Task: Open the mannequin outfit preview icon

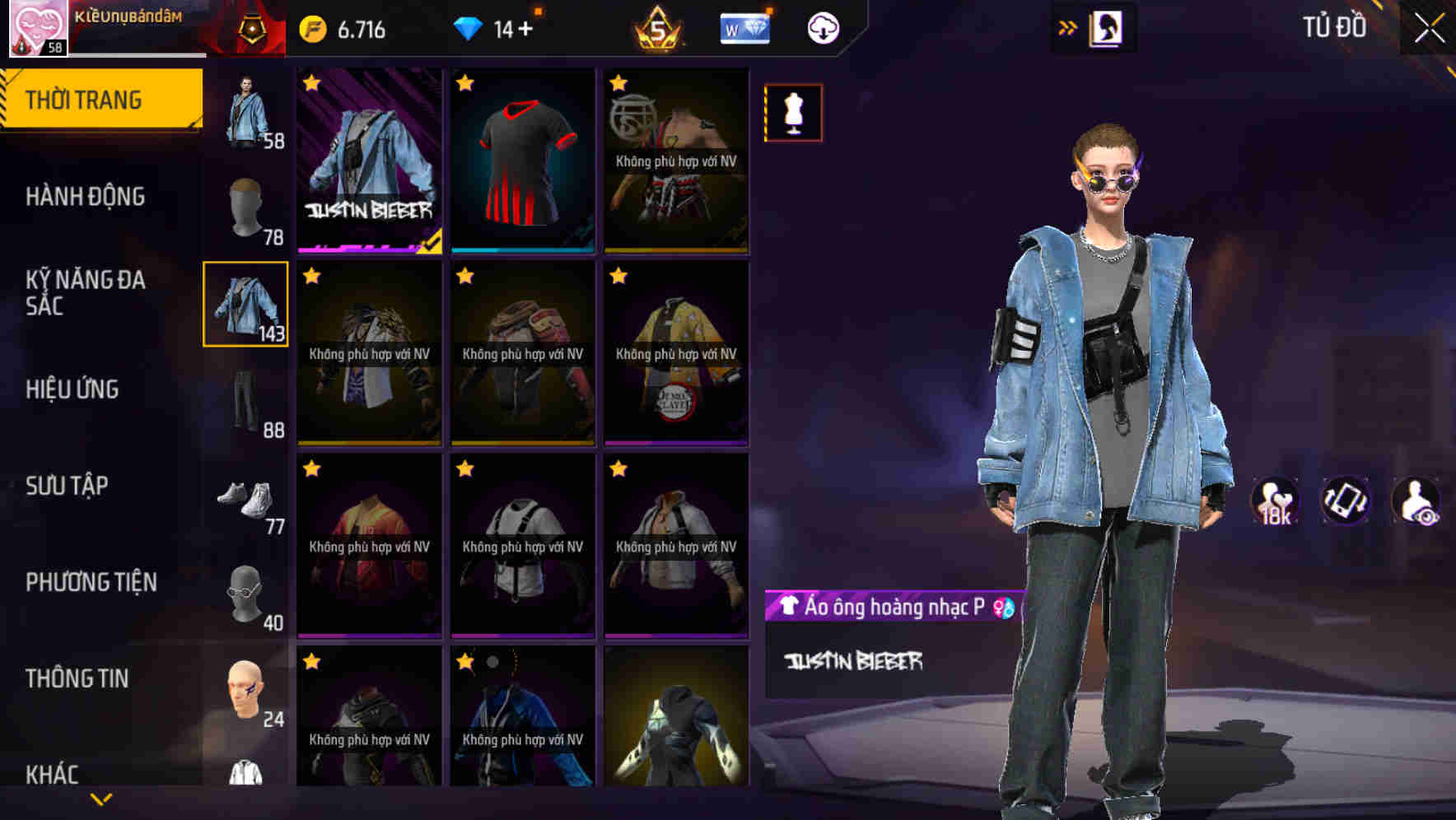Action: click(x=793, y=113)
